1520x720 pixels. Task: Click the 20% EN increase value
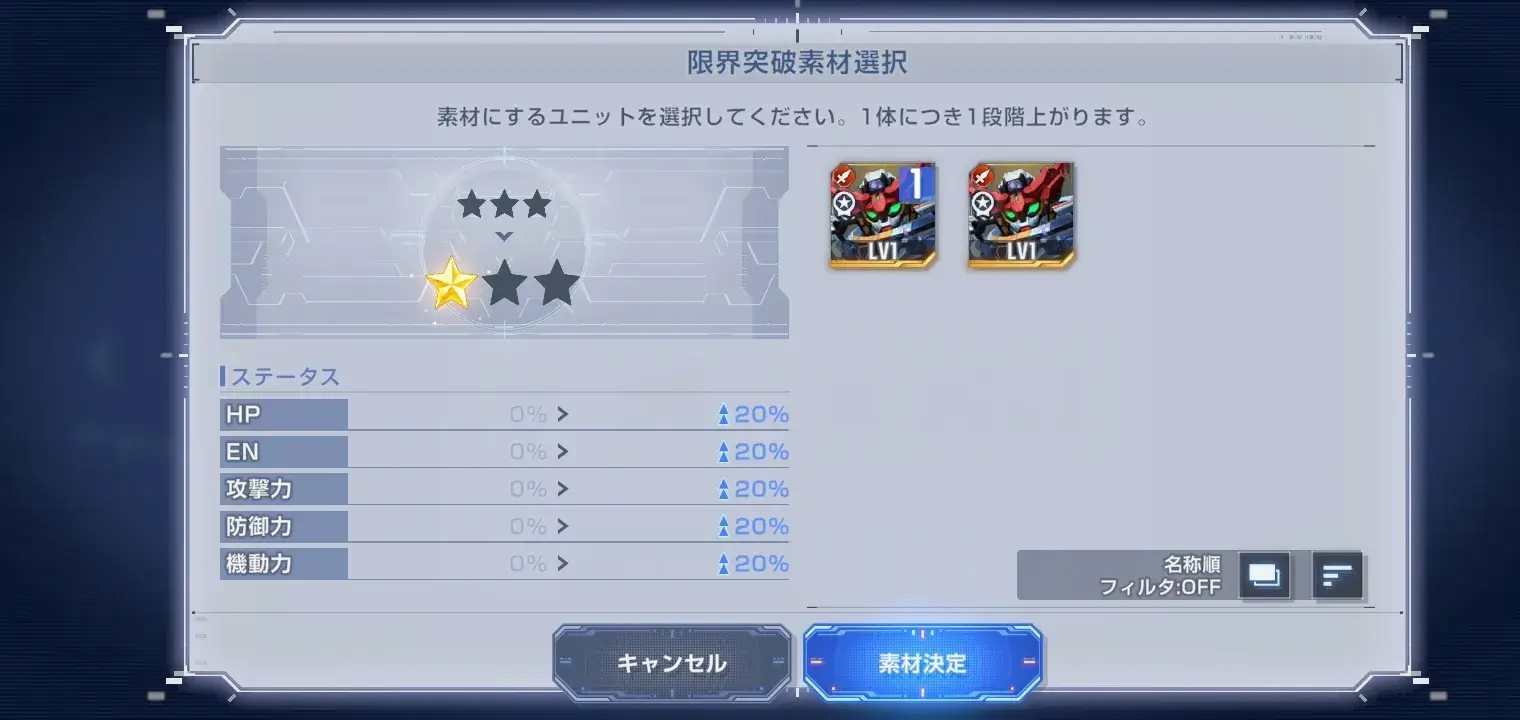coord(760,451)
